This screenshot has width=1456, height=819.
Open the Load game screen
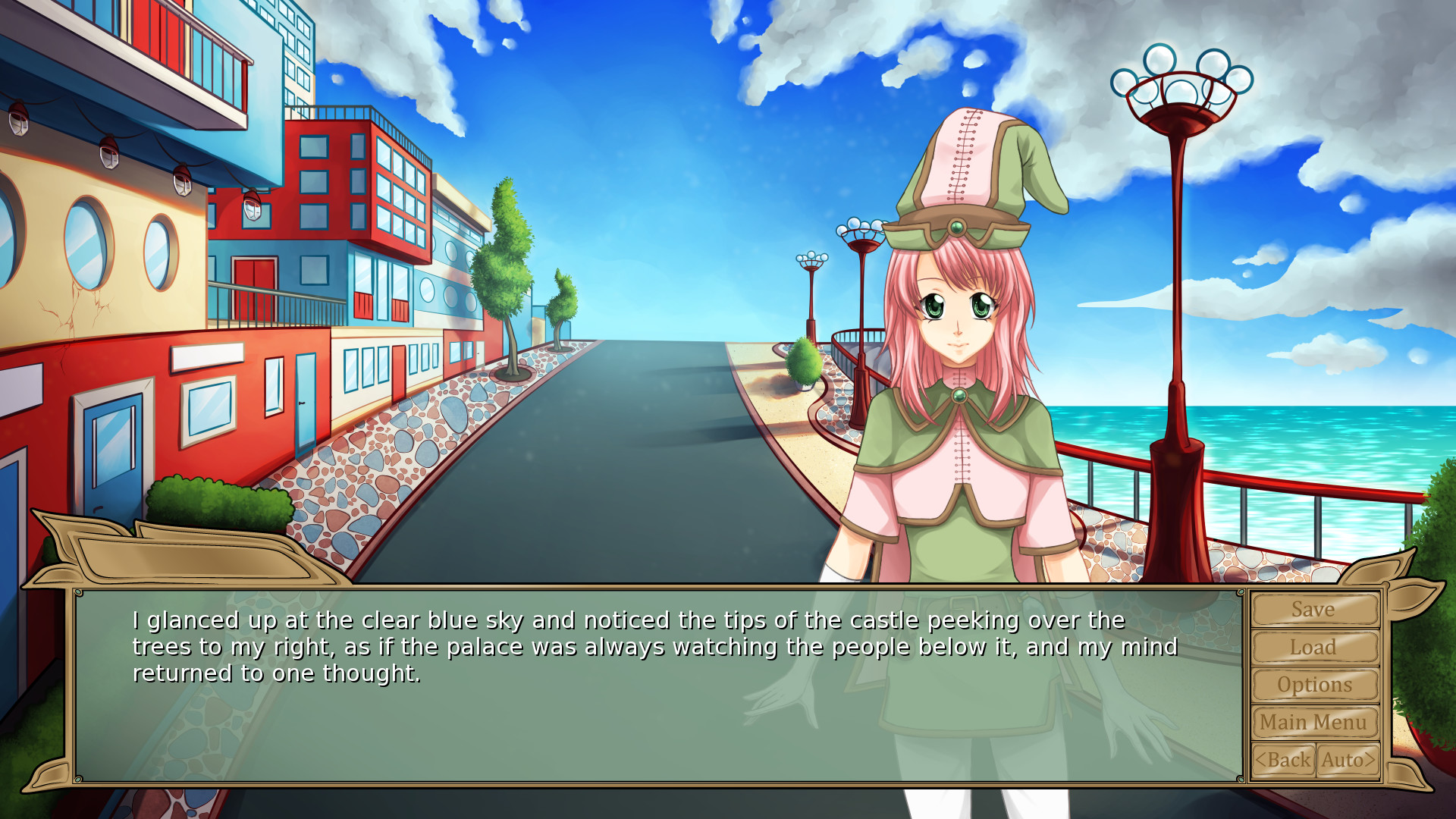click(x=1314, y=648)
